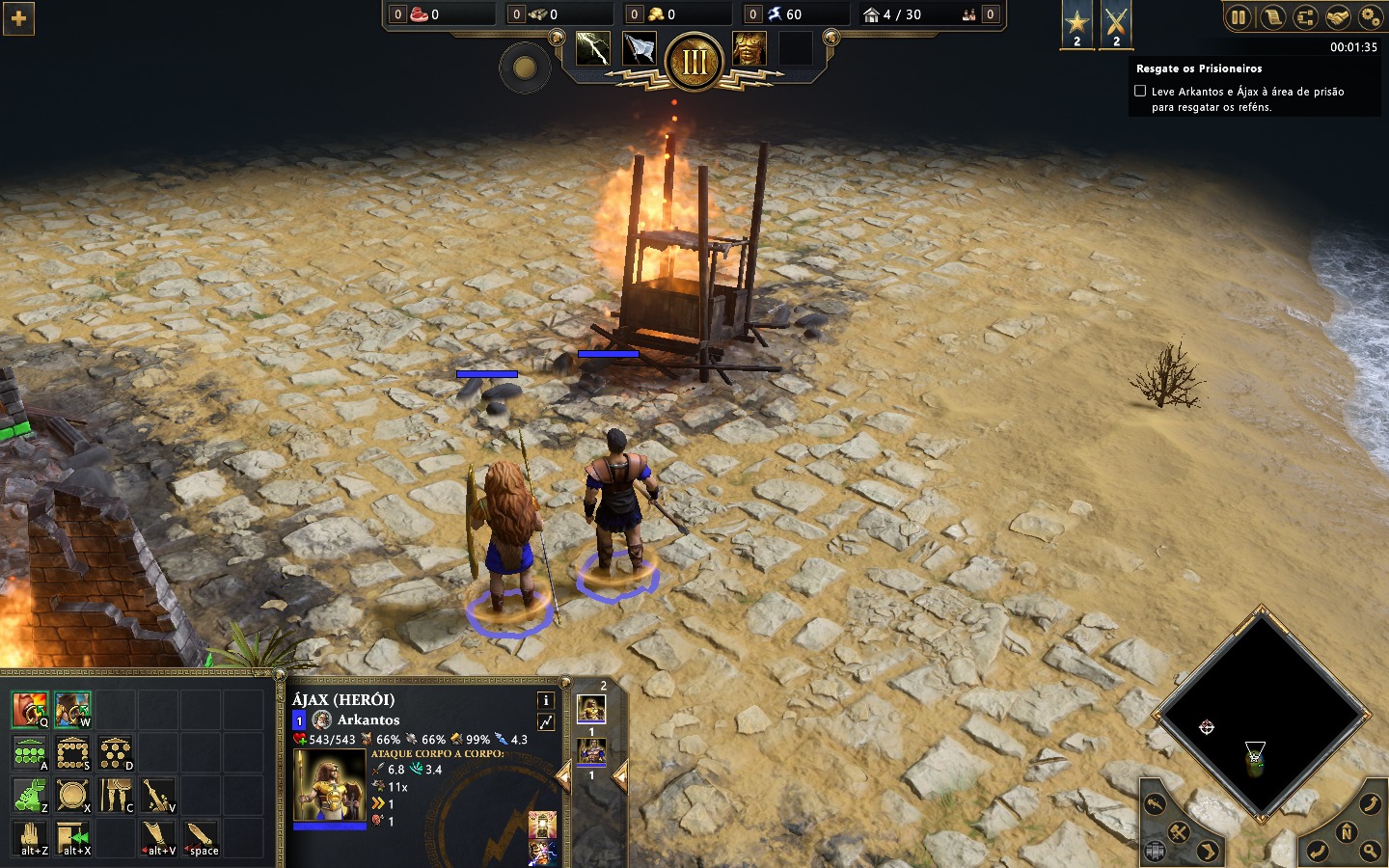Screen dimensions: 1389x868
Task: Open the objectives scroll button
Action: (1272, 17)
